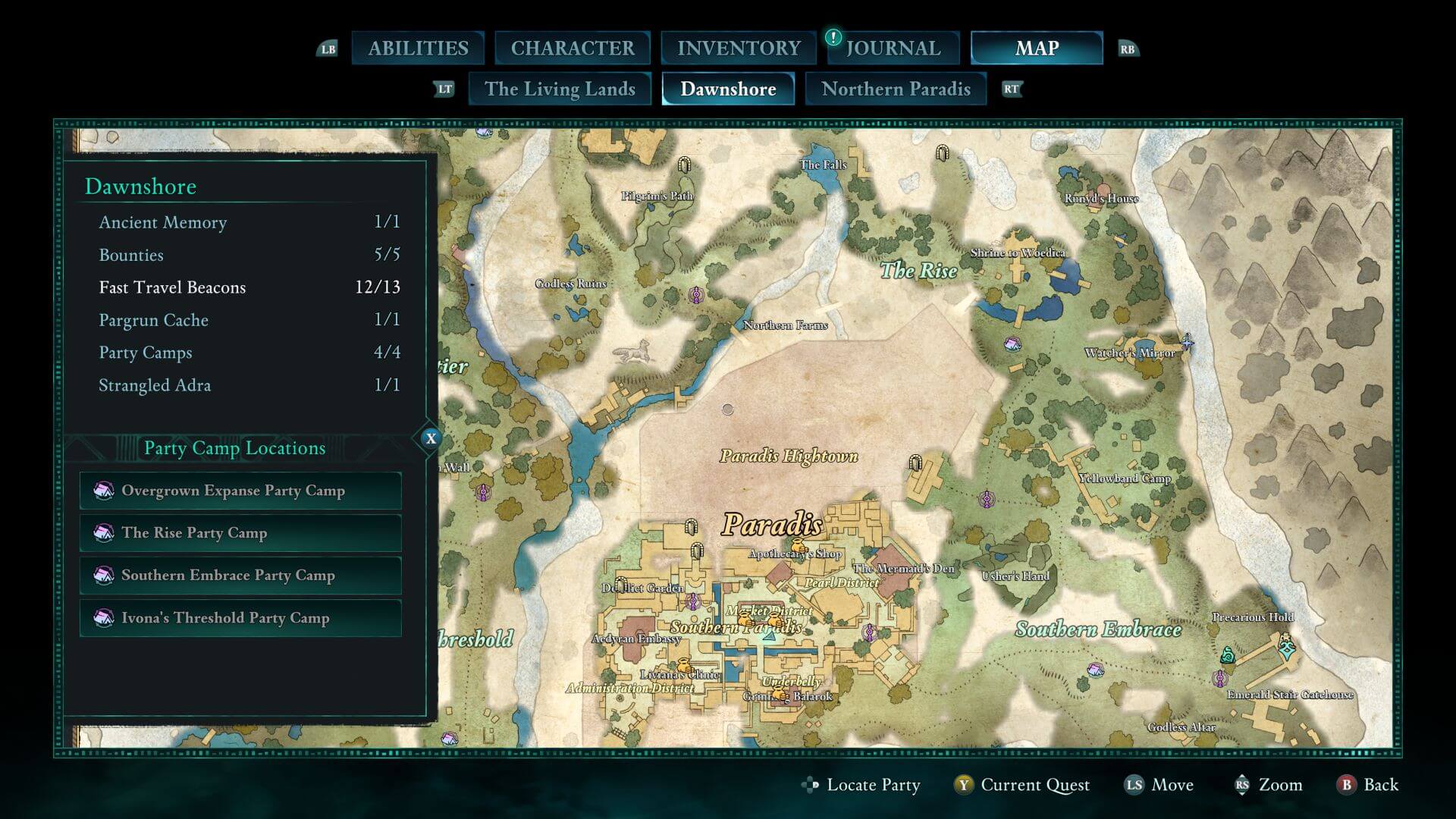Open the Character tab
This screenshot has height=819, width=1456.
[x=573, y=48]
